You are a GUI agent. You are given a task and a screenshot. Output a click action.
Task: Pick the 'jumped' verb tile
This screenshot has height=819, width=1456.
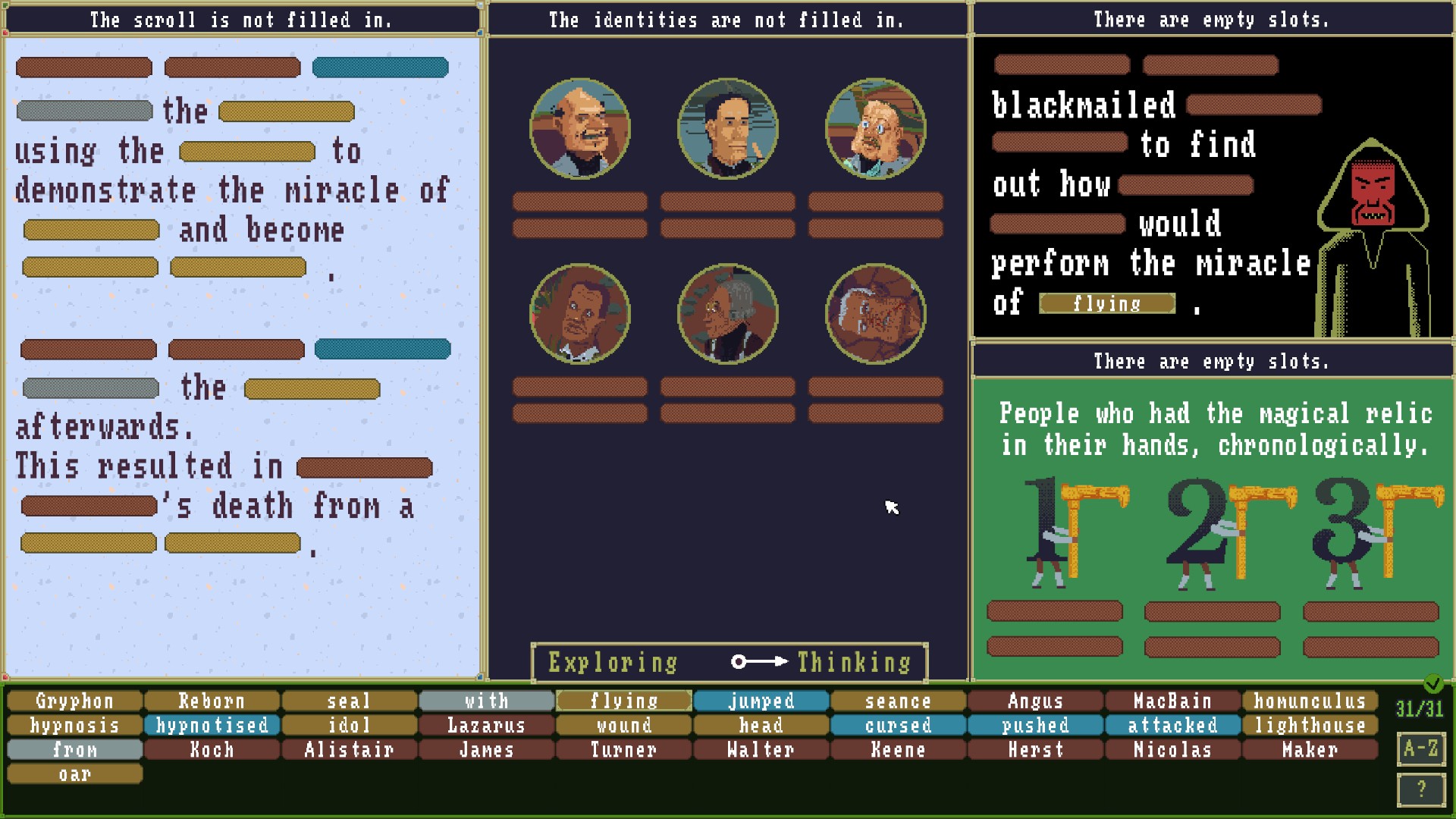click(x=761, y=701)
